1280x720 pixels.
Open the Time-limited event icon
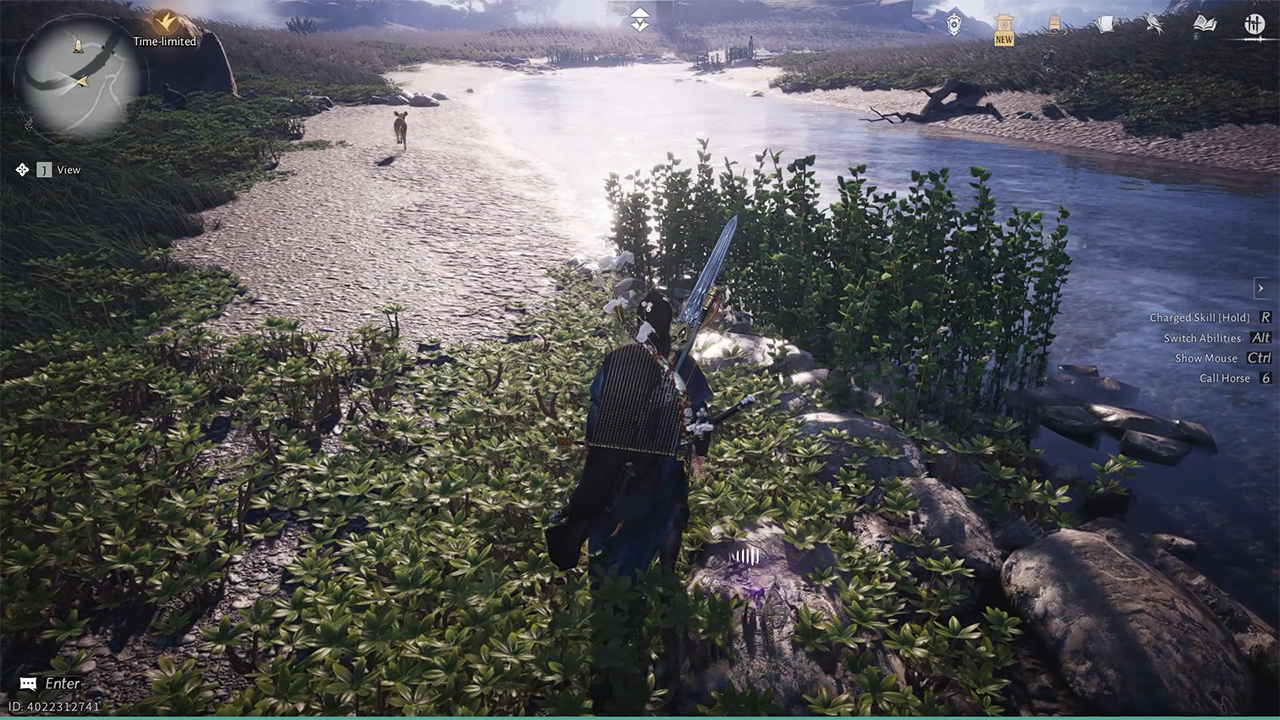pyautogui.click(x=165, y=21)
